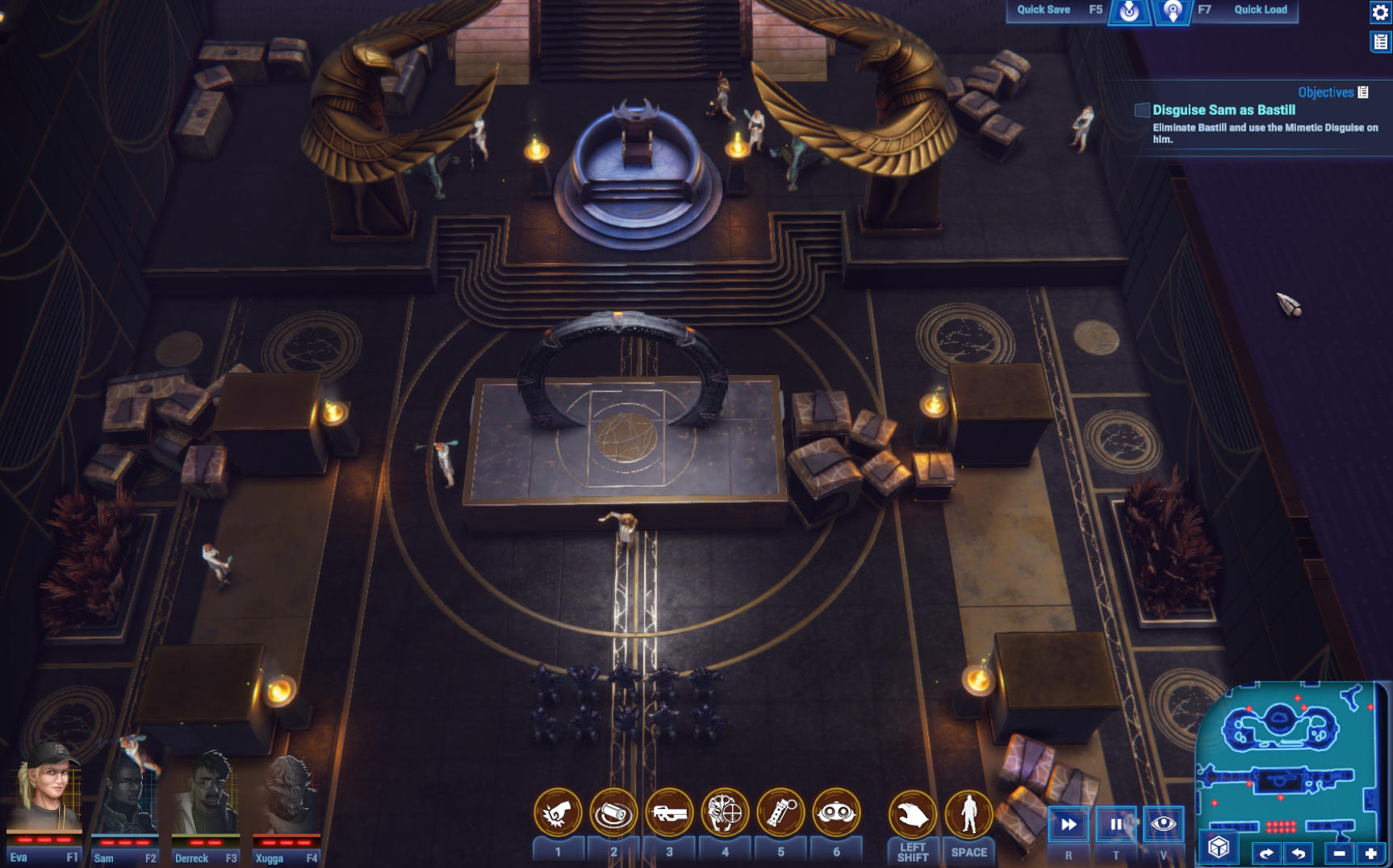
Task: Toggle the standing figure stance button
Action: (968, 814)
